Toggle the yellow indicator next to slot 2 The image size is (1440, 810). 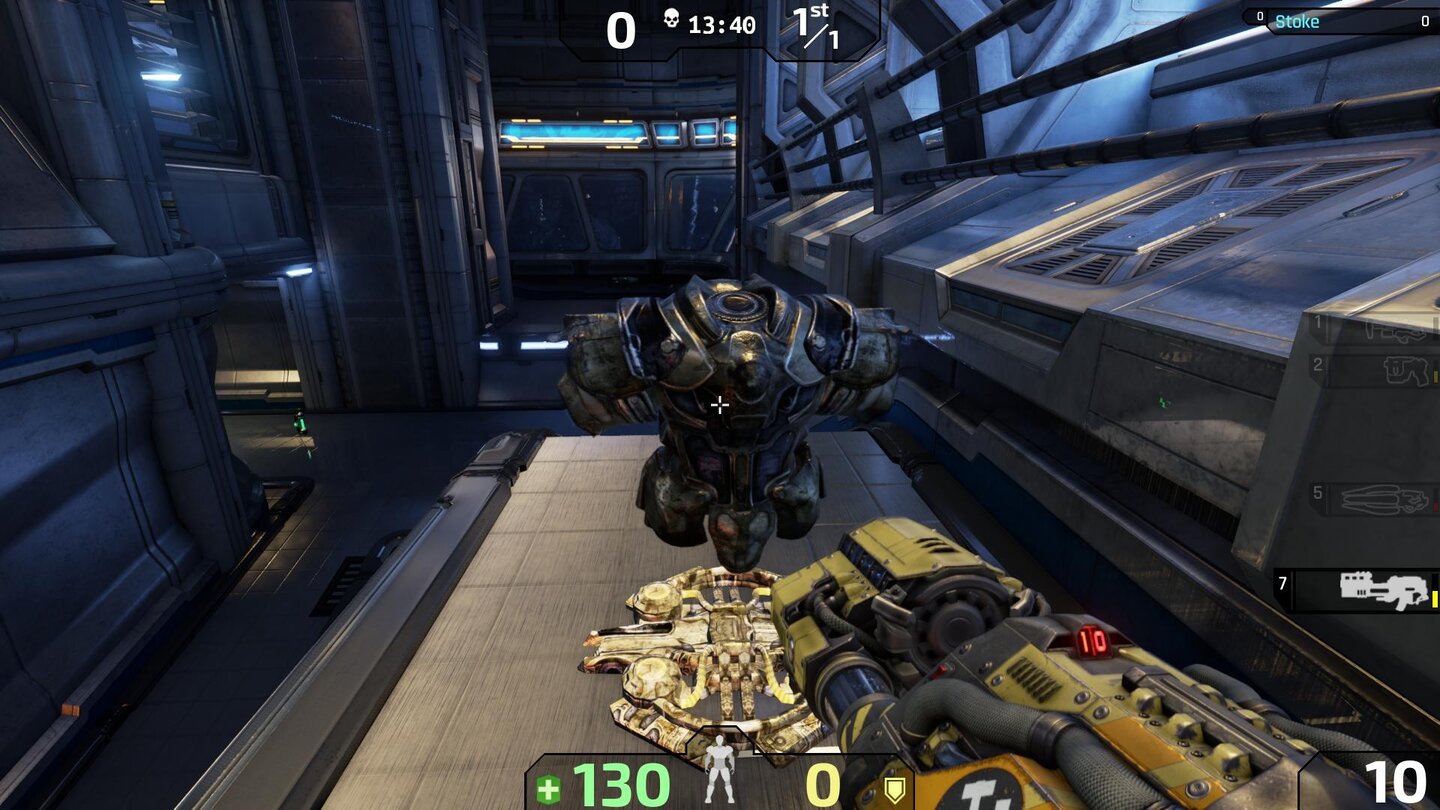(x=1434, y=373)
